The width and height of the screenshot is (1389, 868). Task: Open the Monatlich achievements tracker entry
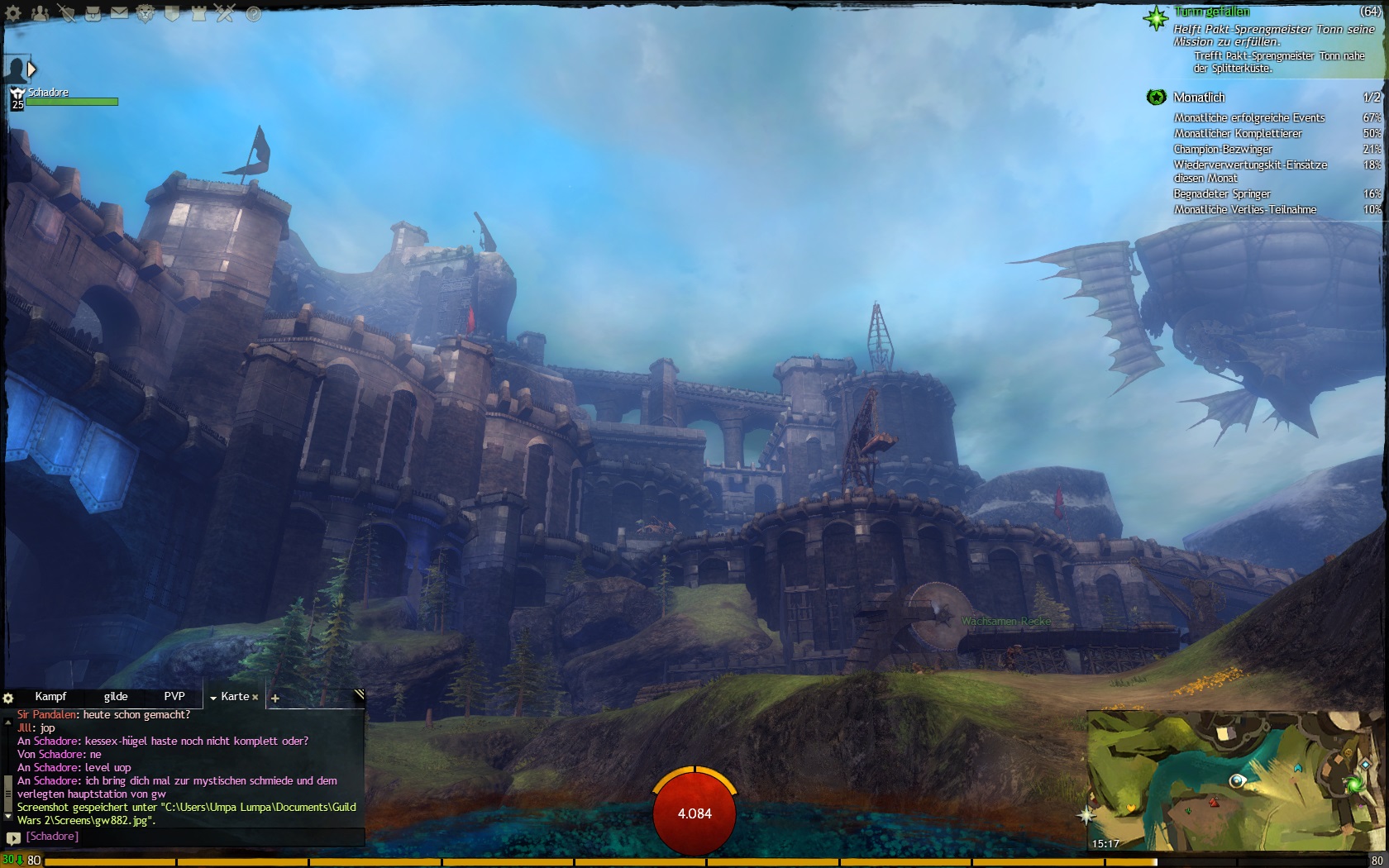pyautogui.click(x=1199, y=98)
